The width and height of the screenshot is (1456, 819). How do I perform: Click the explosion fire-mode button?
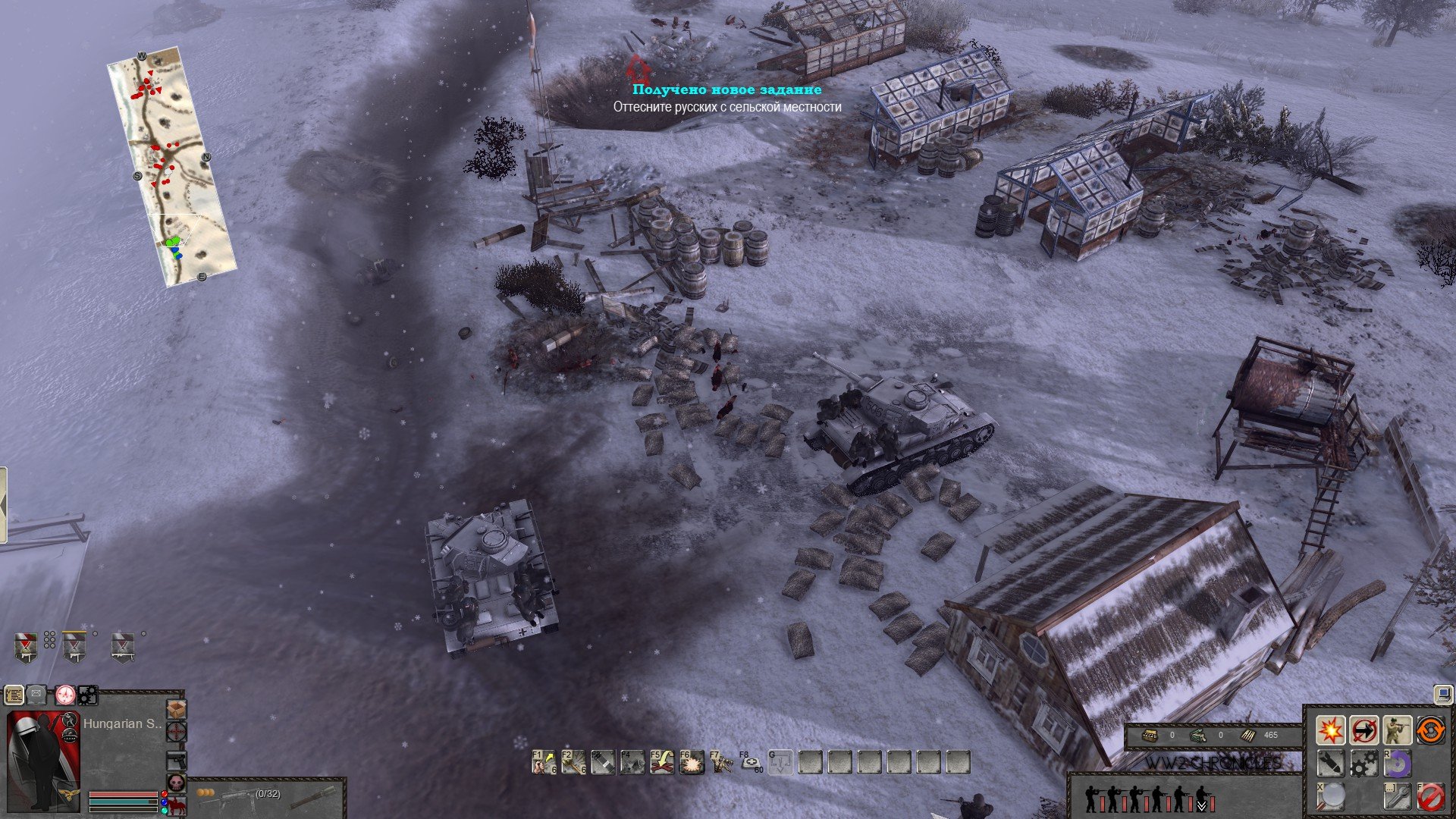1330,730
